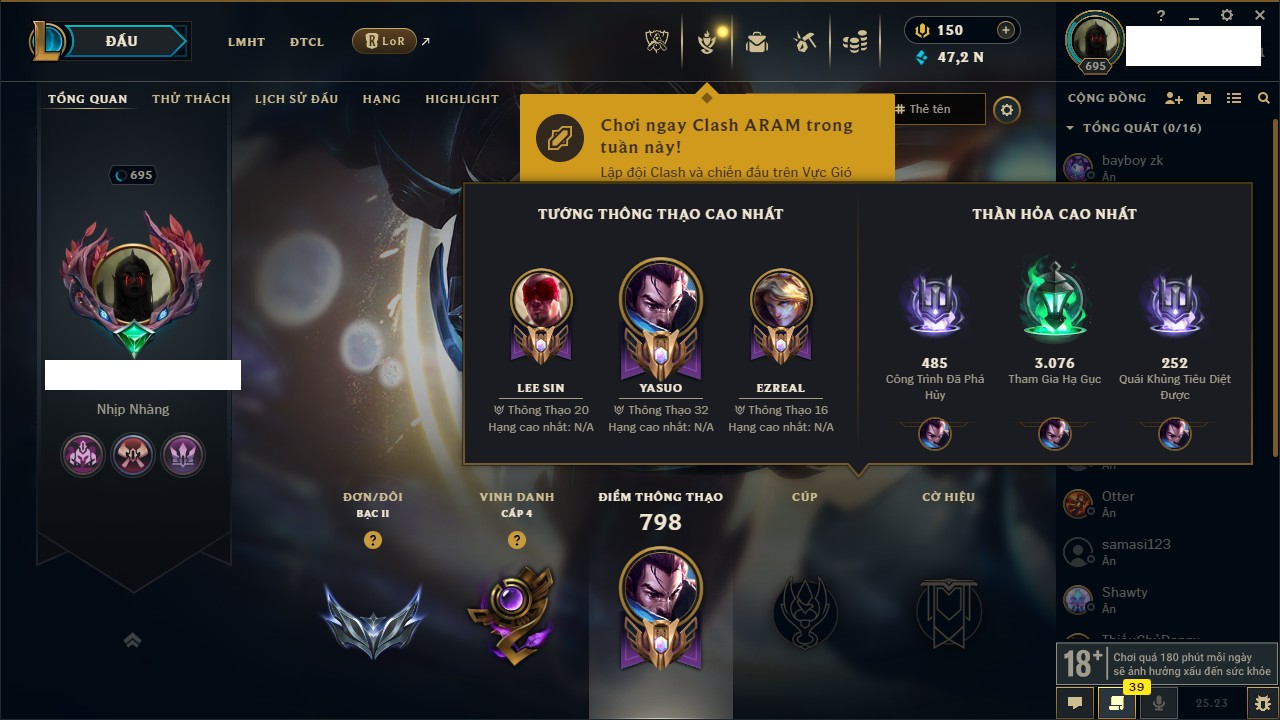This screenshot has height=720, width=1280.
Task: Start a match with the ĐẤU button
Action: [x=120, y=41]
